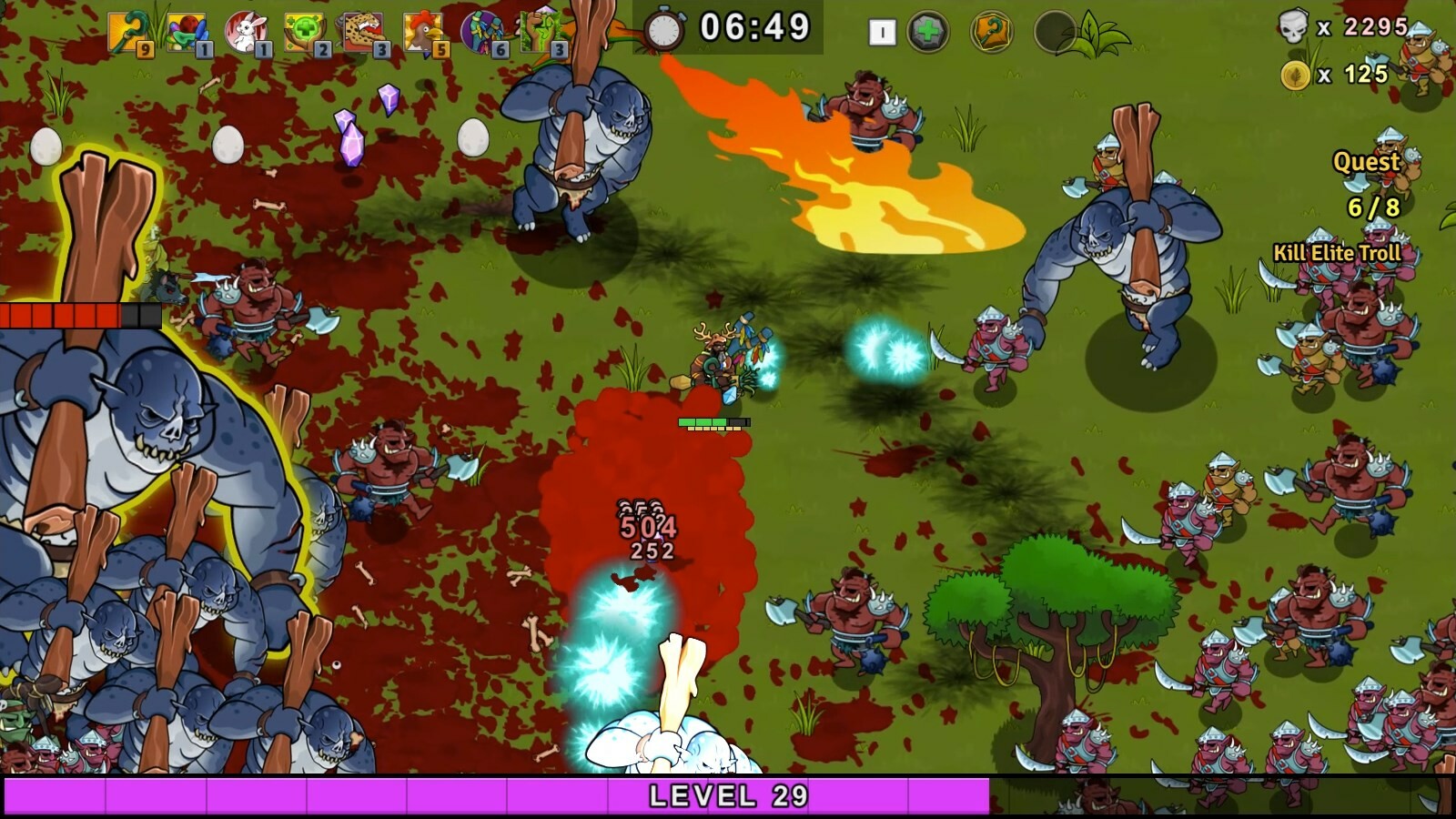Click the feathered totem skill icon
This screenshot has width=1456, height=819.
point(482,33)
